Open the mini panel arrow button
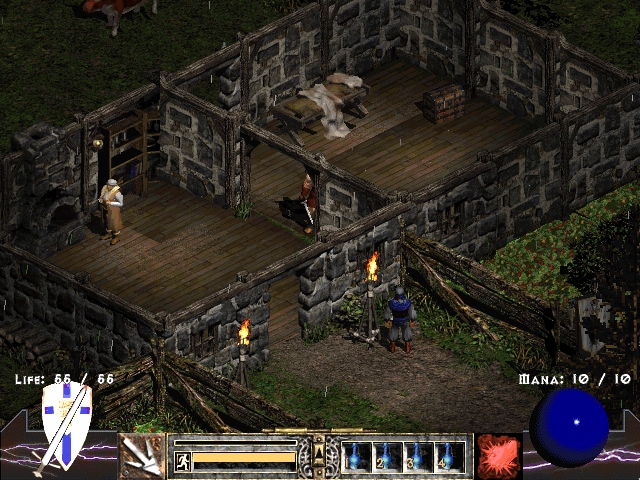640x480 pixels. (319, 453)
